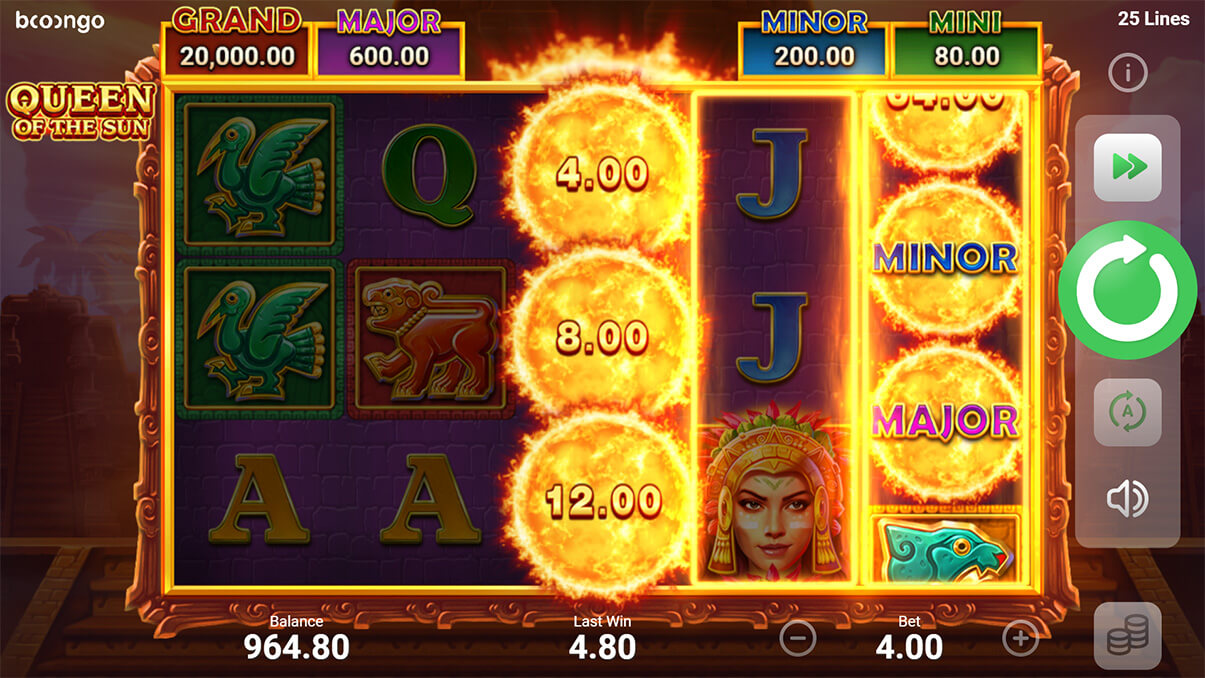This screenshot has width=1205, height=678.
Task: Toggle the sound speaker icon
Action: tap(1127, 499)
